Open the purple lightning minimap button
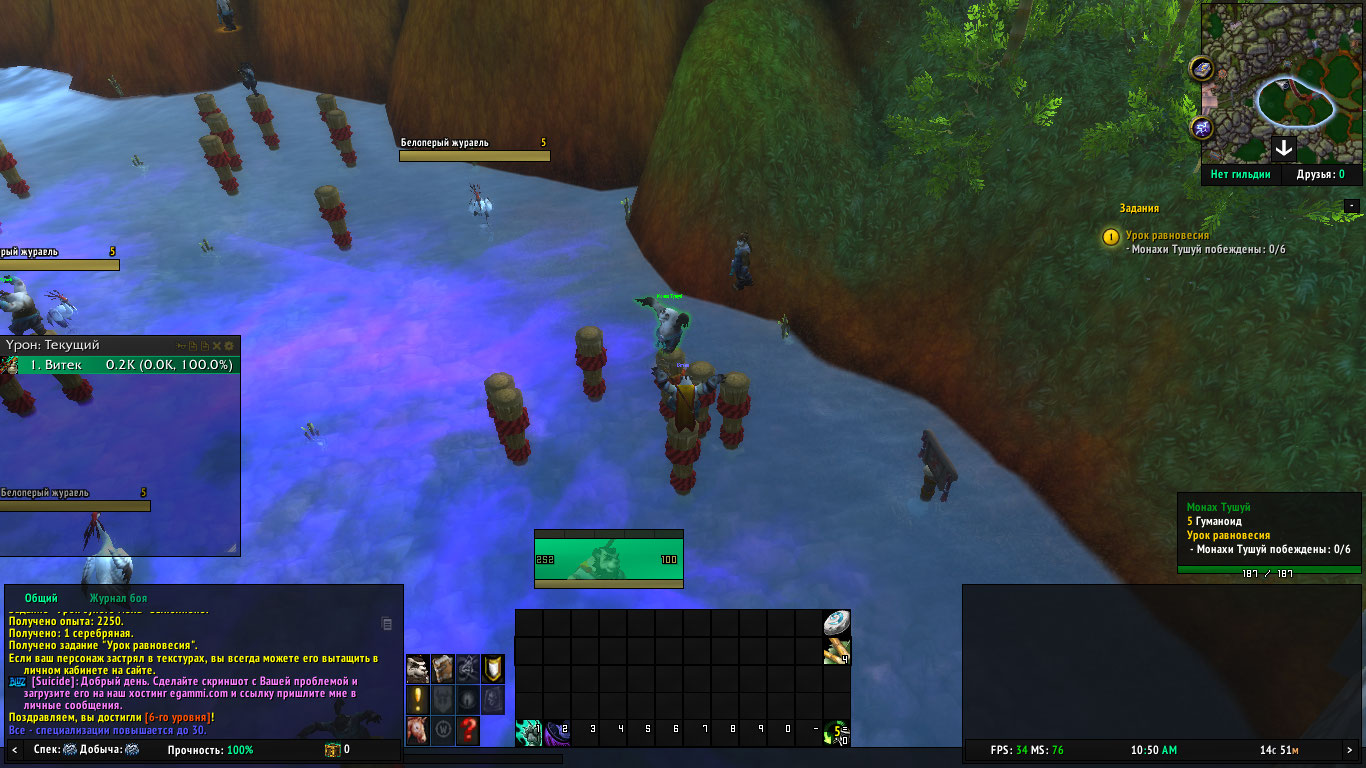Image resolution: width=1366 pixels, height=768 pixels. [1202, 128]
